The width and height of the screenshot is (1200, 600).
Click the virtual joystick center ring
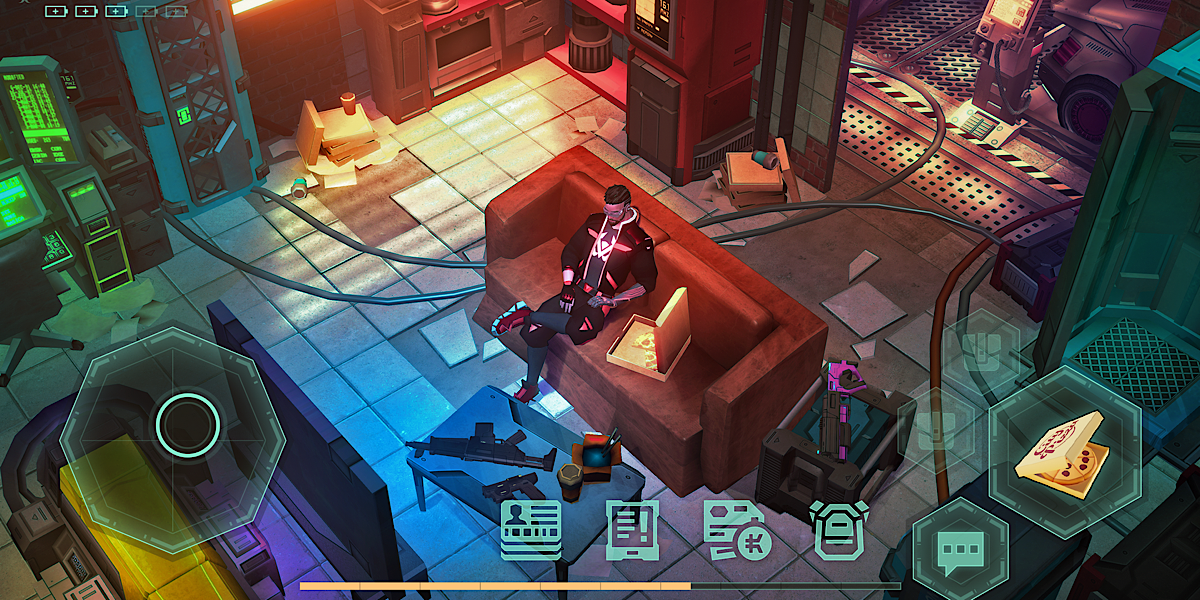[187, 424]
